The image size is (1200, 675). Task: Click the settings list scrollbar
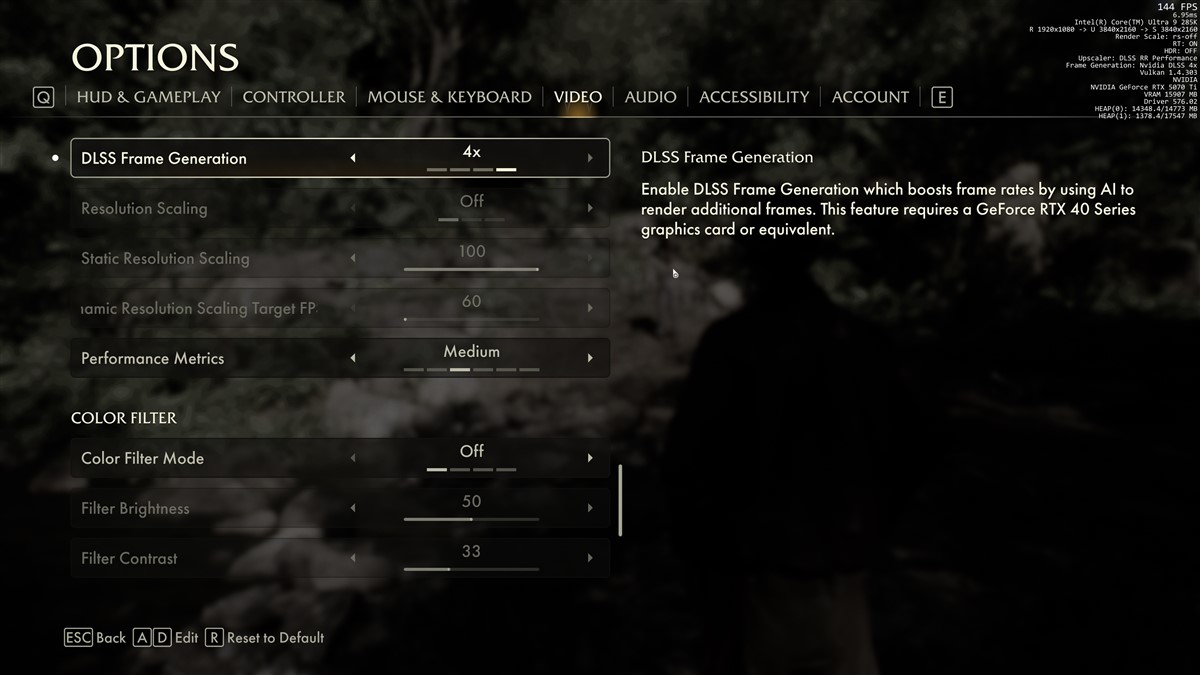click(621, 499)
